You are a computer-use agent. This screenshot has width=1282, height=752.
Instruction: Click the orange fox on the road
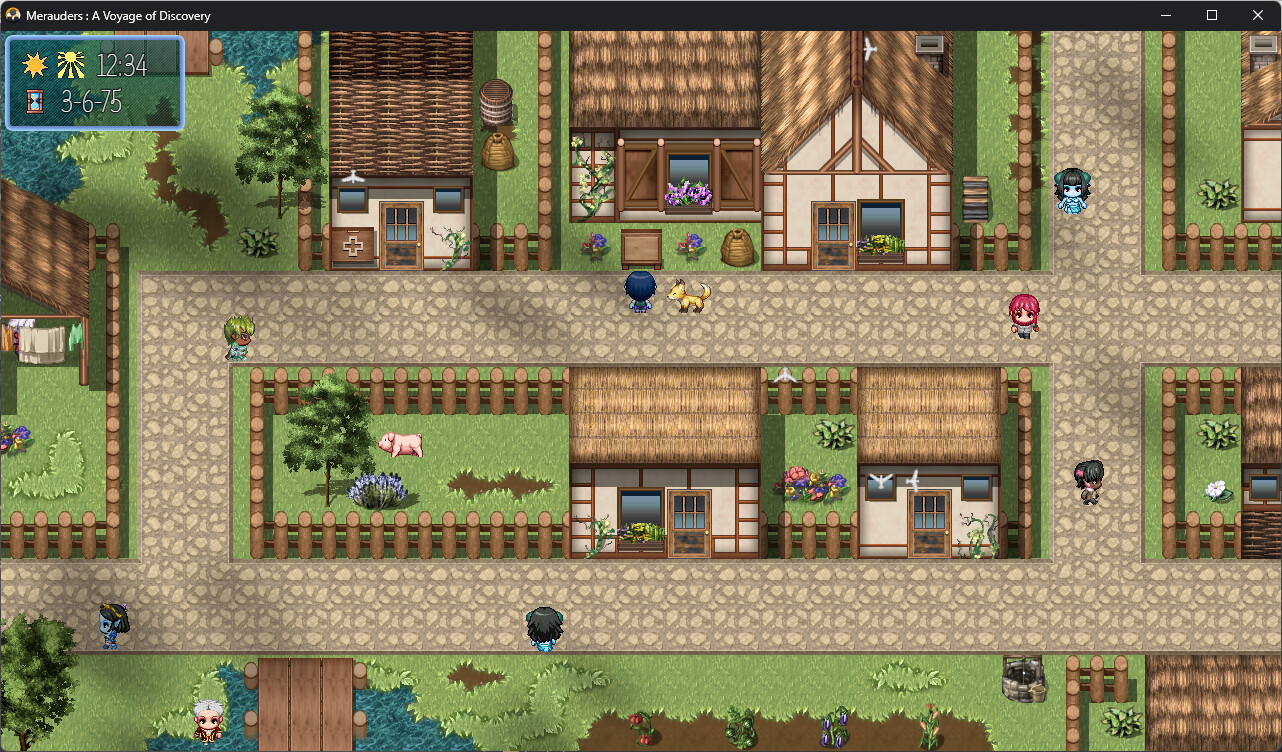click(689, 296)
